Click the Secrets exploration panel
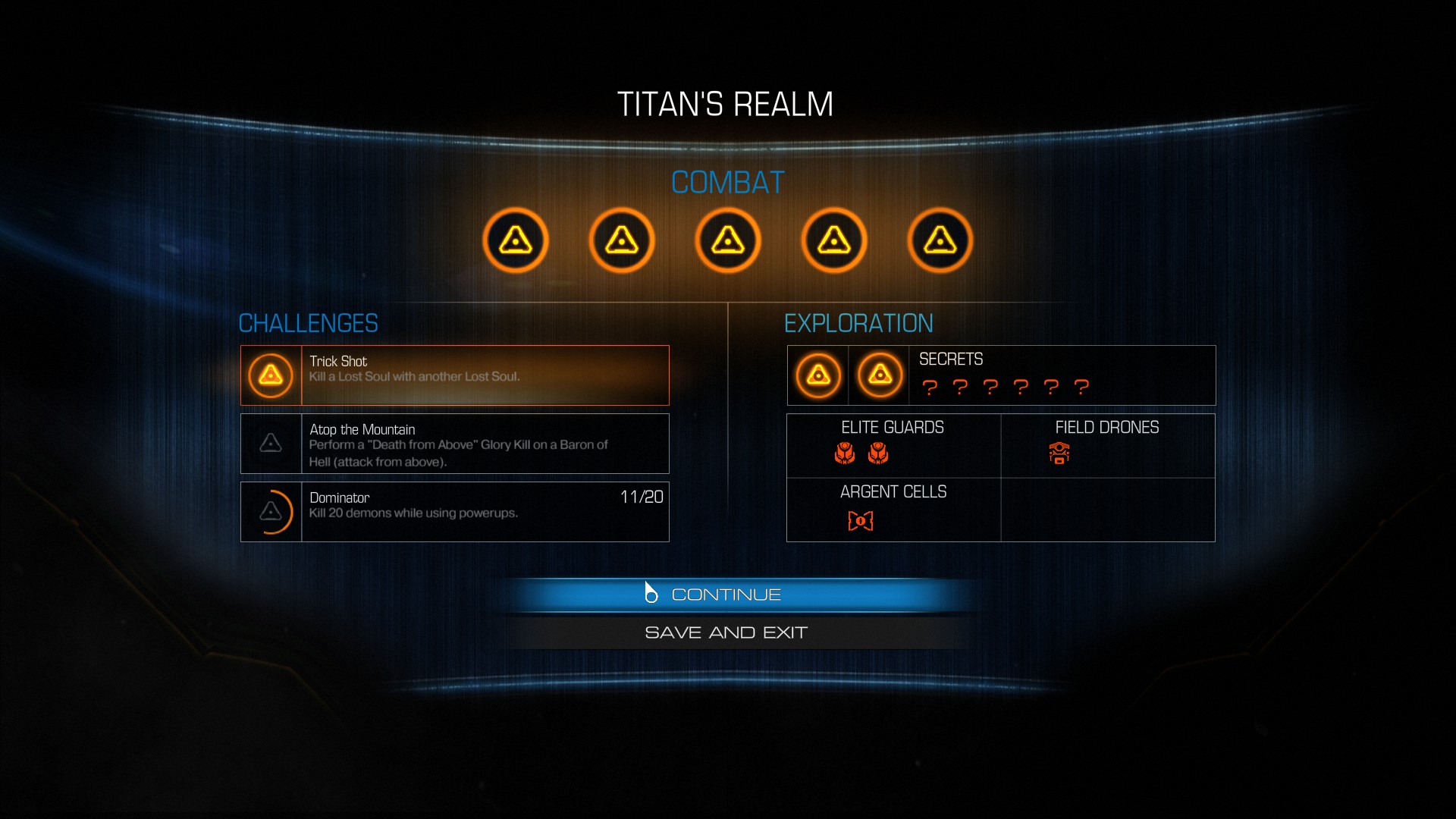This screenshot has height=819, width=1456. point(1001,375)
